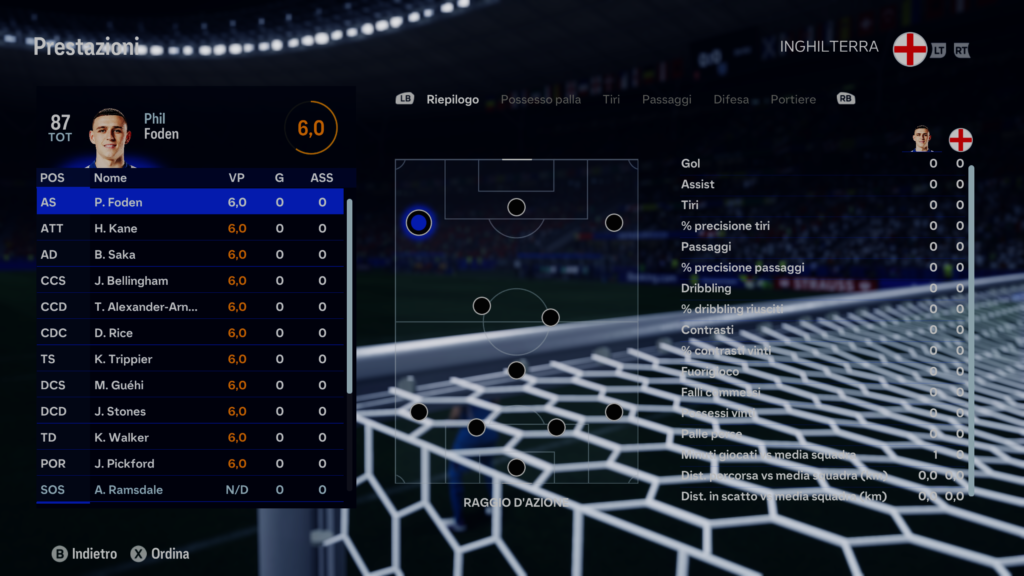Show the Difesa tab

tap(731, 100)
